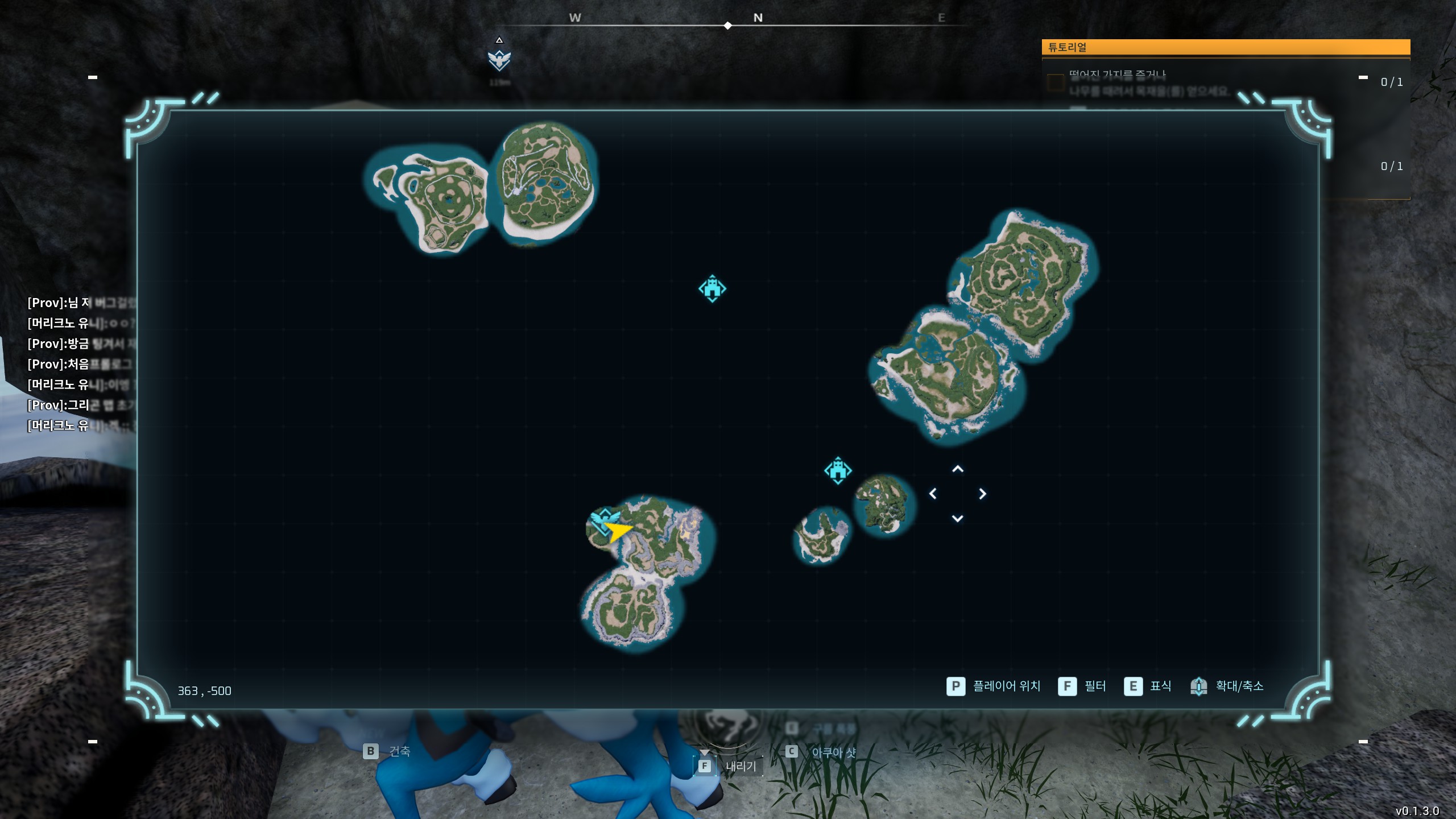
Task: Open the chat log messages
Action: pos(81,364)
